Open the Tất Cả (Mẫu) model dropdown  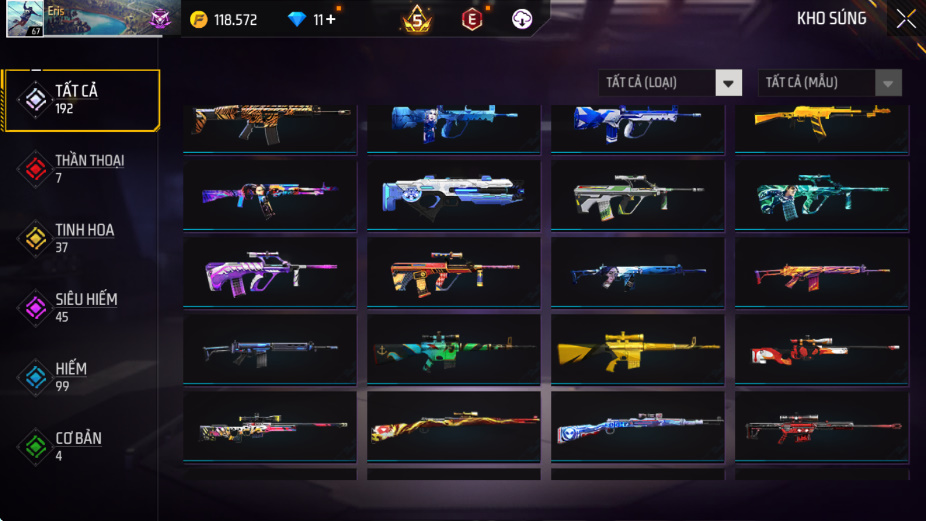(830, 83)
